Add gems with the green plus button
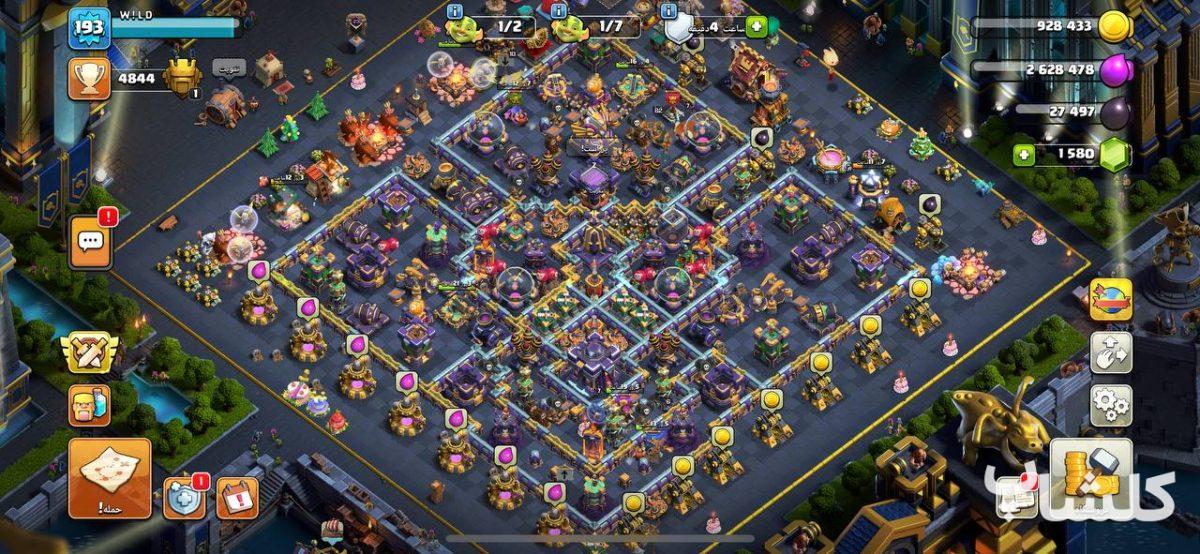 [1023, 155]
